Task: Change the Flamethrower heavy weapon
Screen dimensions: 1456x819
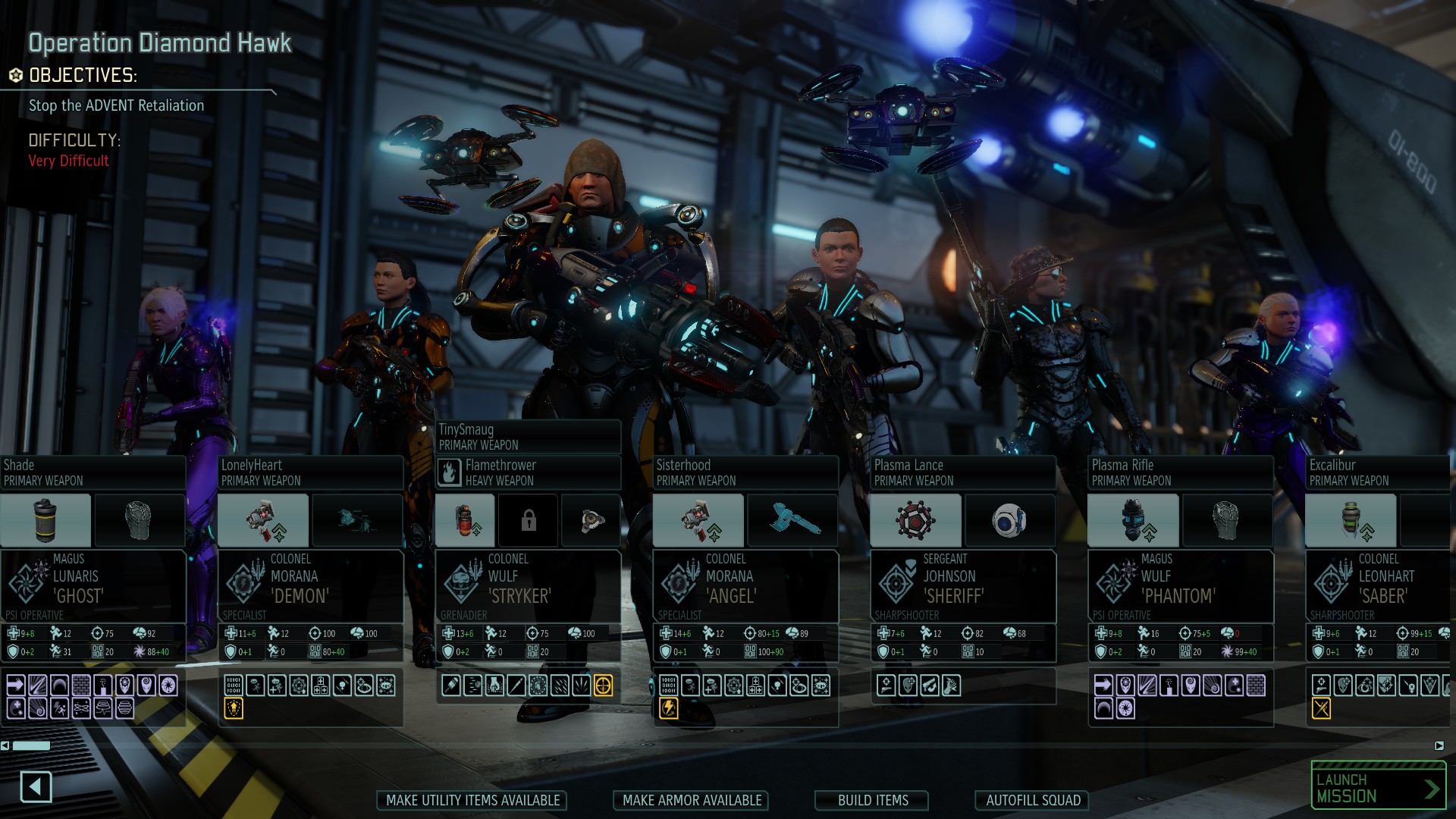Action: (528, 472)
